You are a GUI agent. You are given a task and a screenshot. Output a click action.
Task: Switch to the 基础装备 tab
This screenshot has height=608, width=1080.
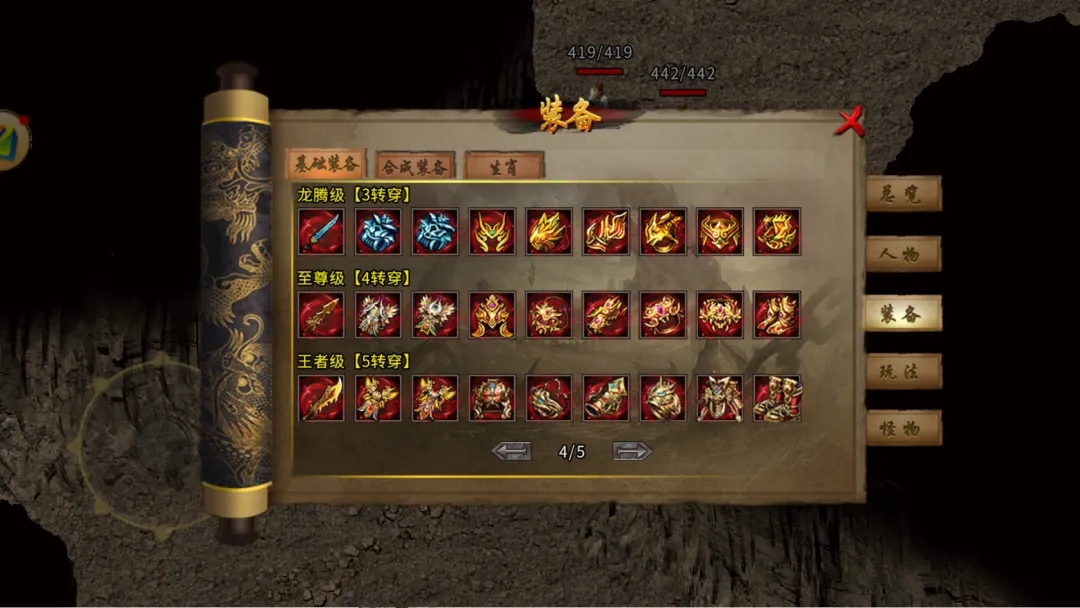[326, 164]
